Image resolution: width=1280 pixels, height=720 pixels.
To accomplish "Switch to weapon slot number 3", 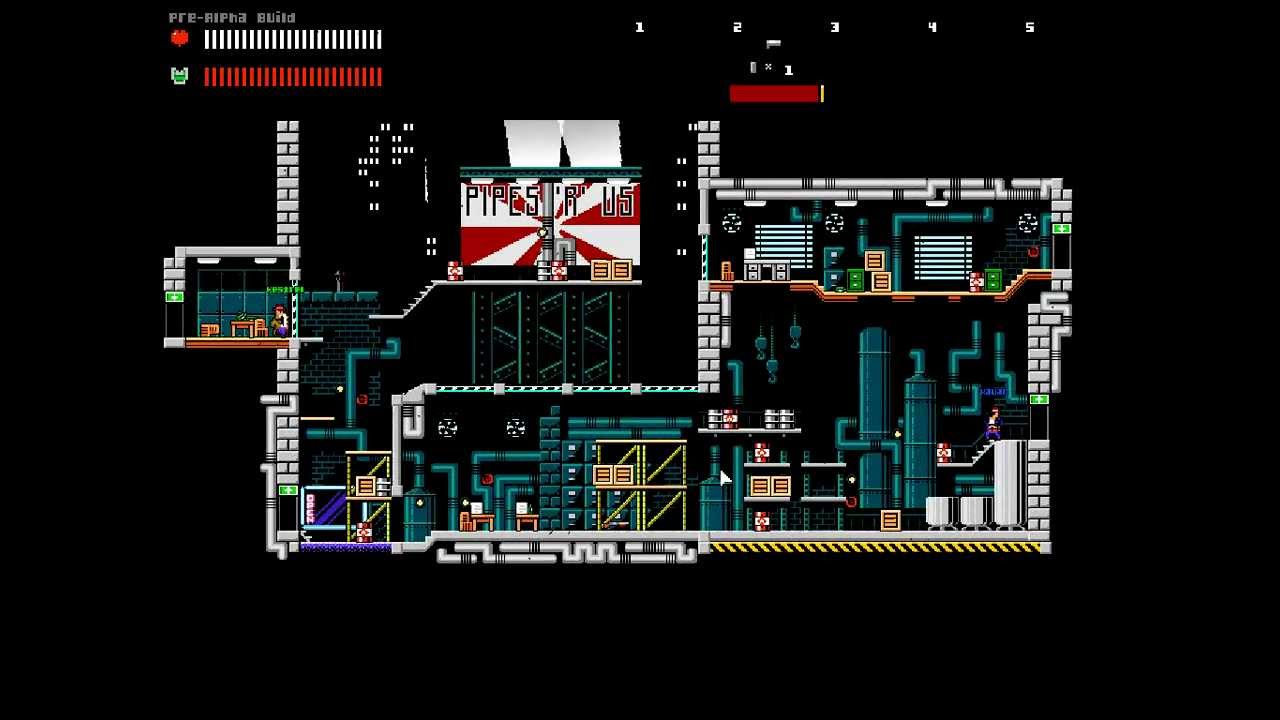I will coord(835,28).
